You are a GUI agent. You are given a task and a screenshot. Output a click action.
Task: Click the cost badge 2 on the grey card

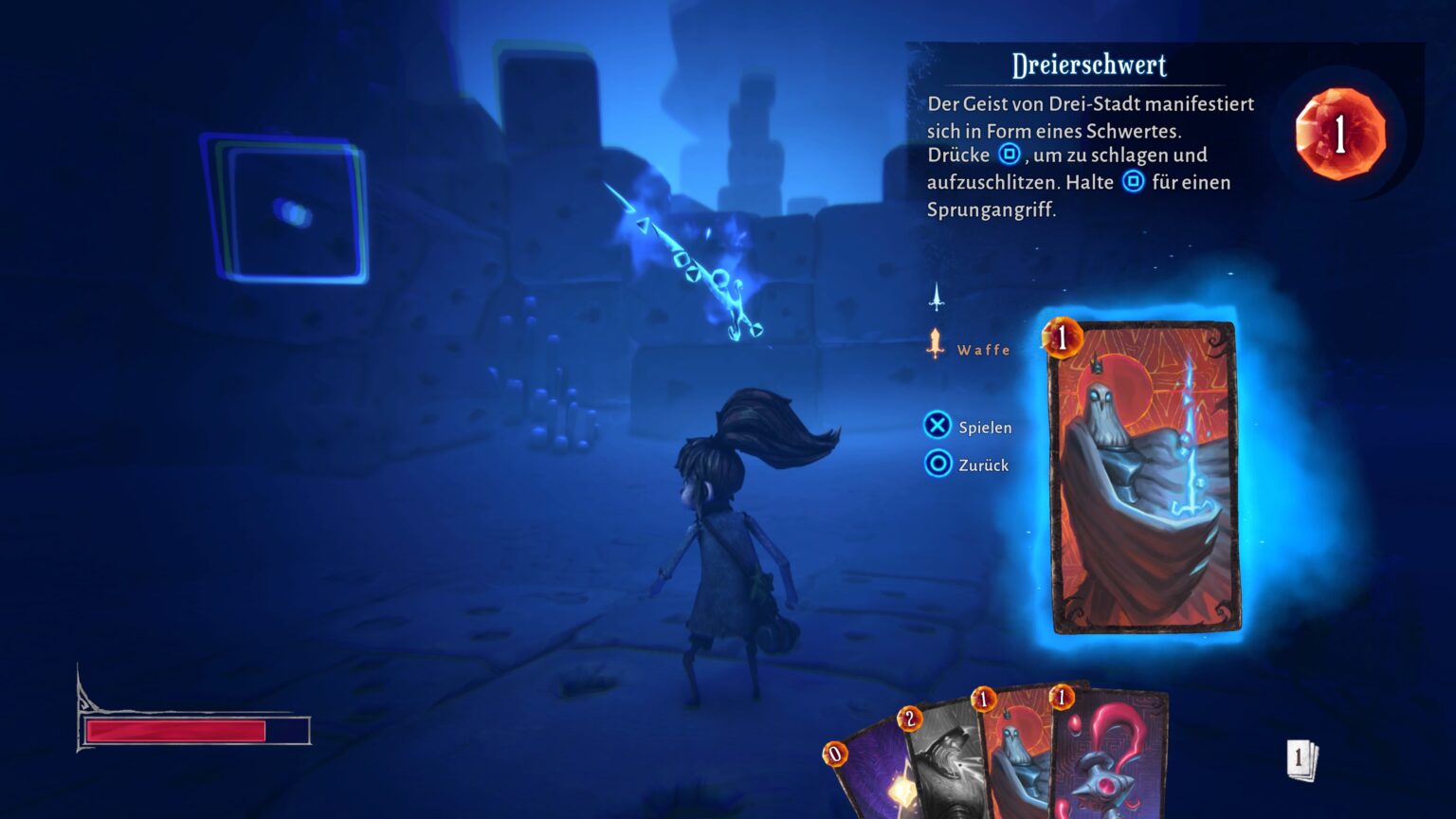click(x=912, y=718)
